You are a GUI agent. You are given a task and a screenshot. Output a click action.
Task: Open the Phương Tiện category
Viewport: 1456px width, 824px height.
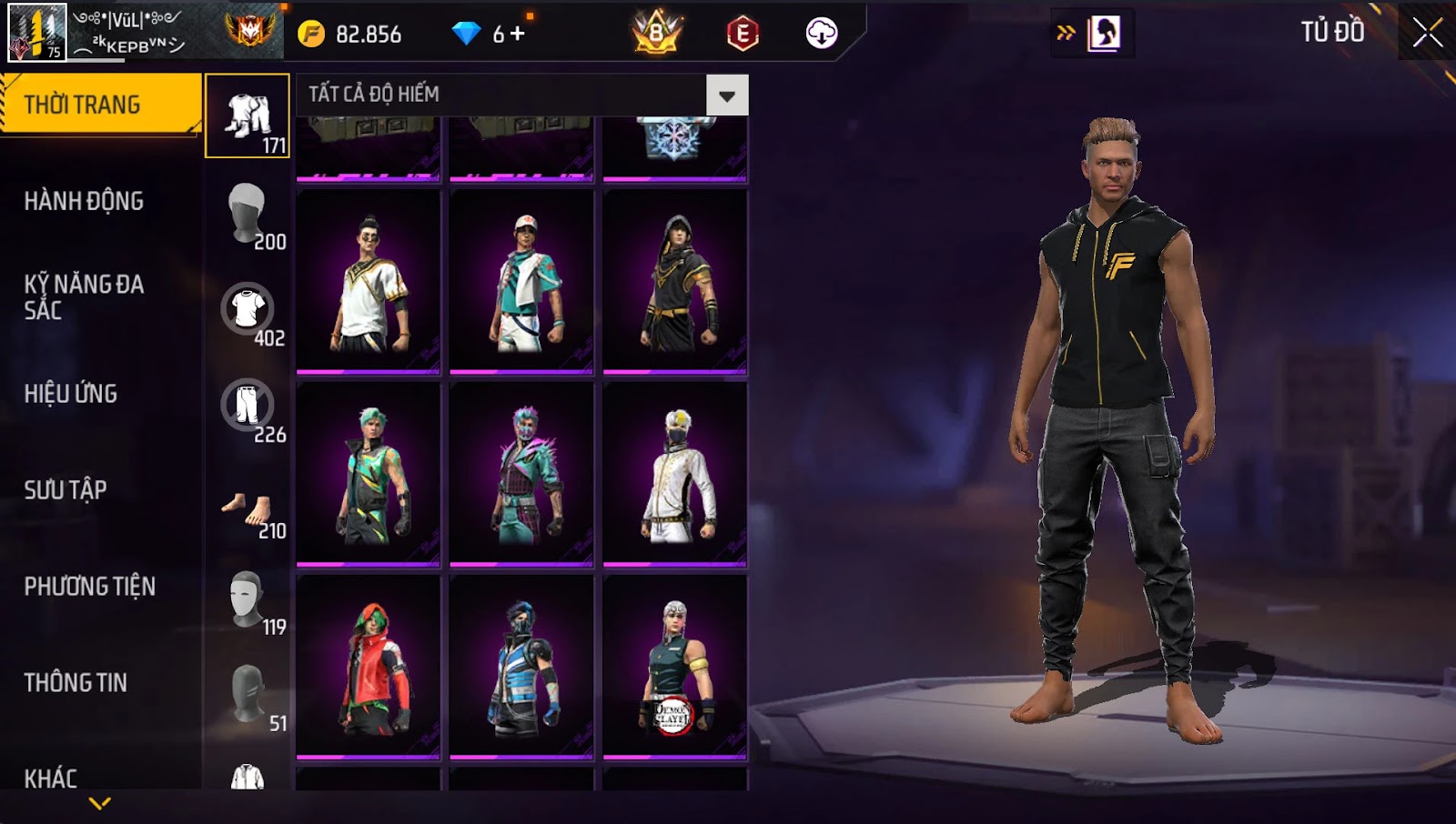tap(89, 587)
